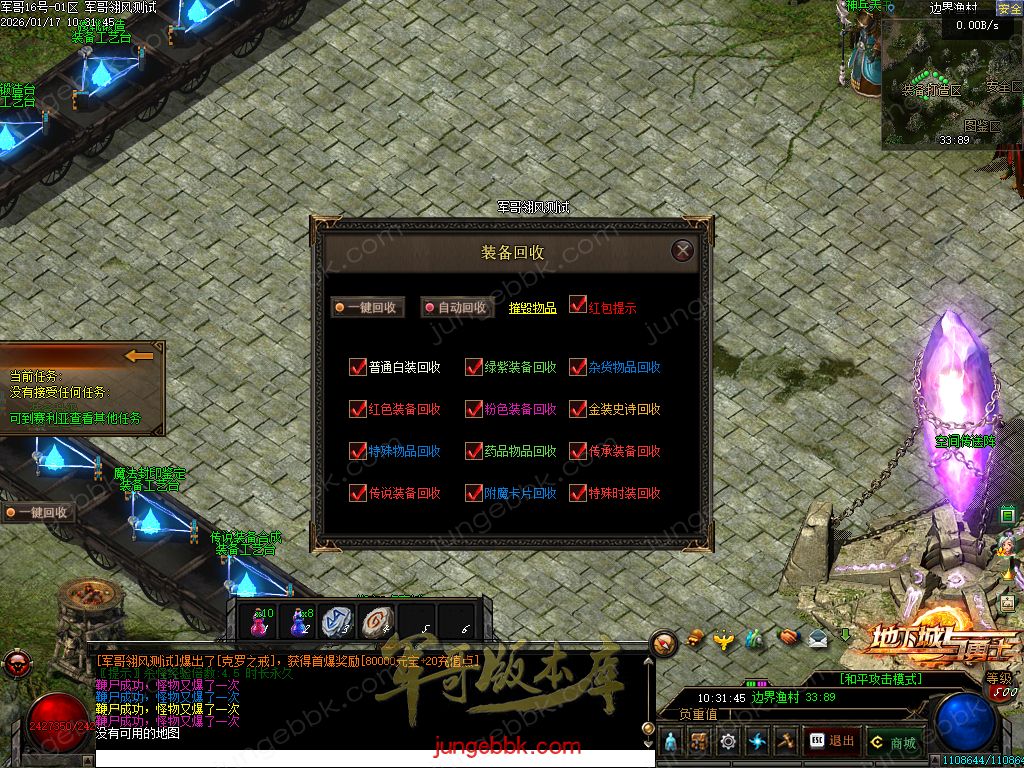Toggle the 药品物品回收 checkbox
Screen dimensions: 1024x768
click(474, 451)
